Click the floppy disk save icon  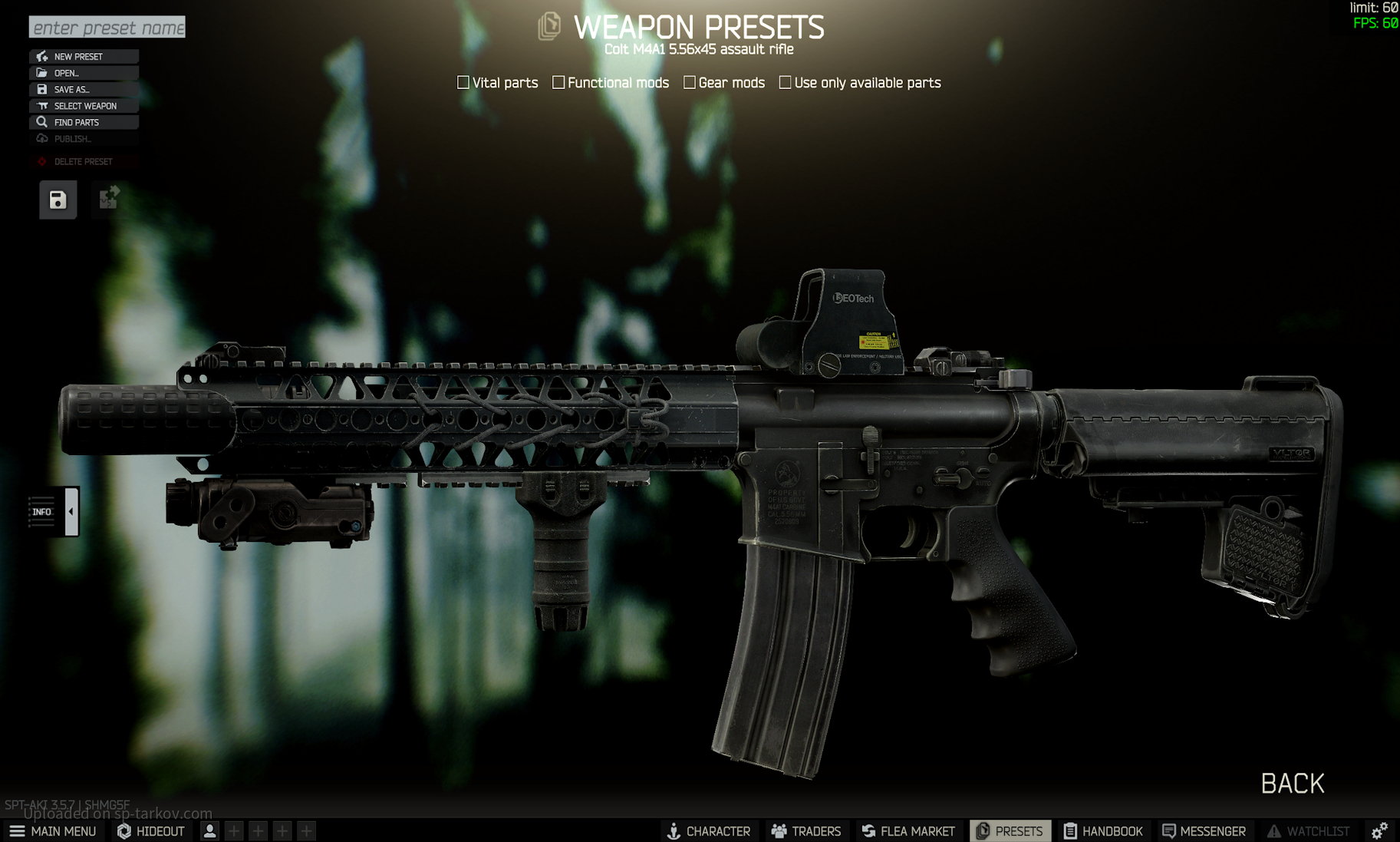(x=58, y=200)
